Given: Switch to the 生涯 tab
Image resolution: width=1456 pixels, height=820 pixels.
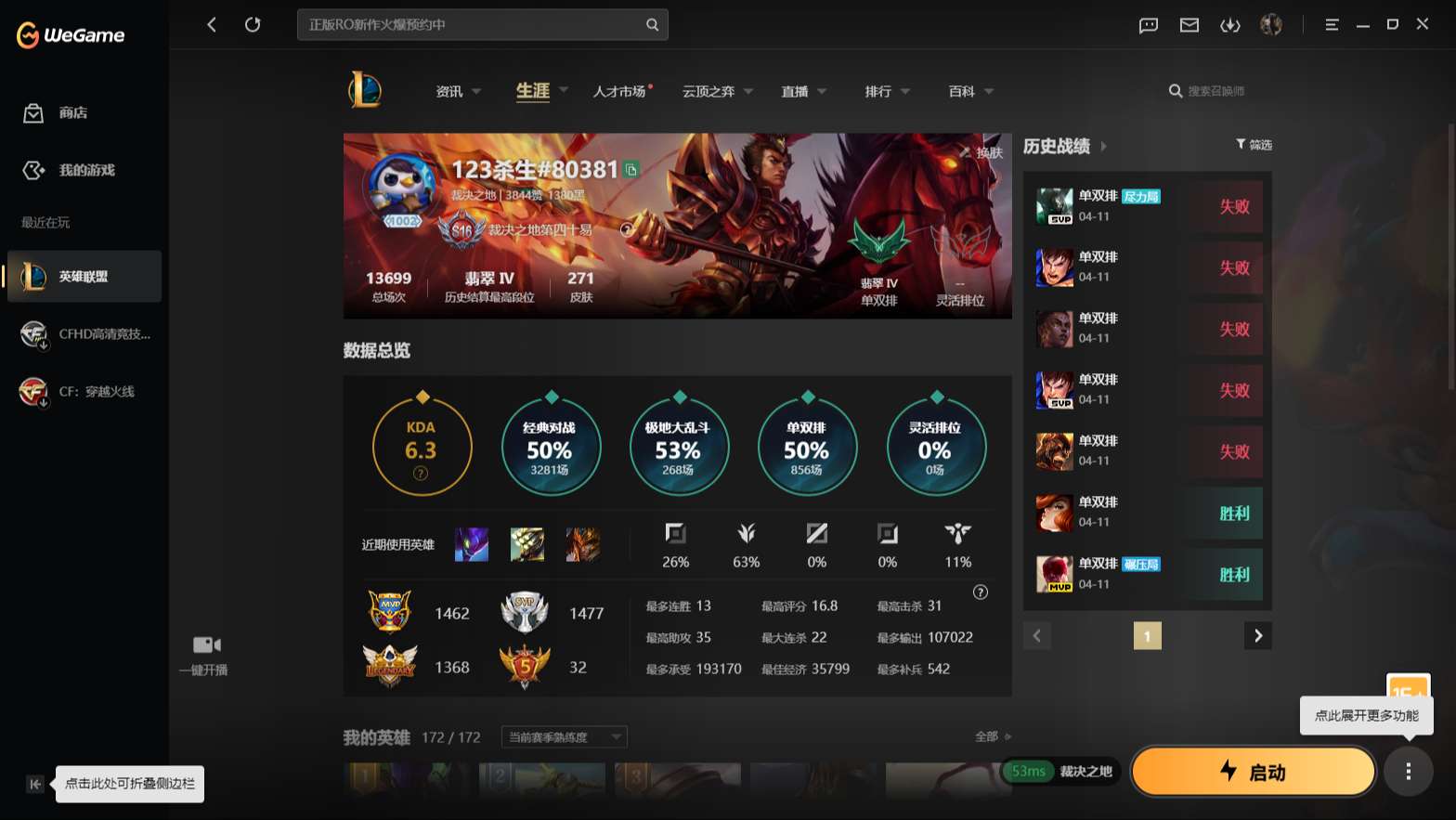Looking at the screenshot, I should pyautogui.click(x=531, y=91).
